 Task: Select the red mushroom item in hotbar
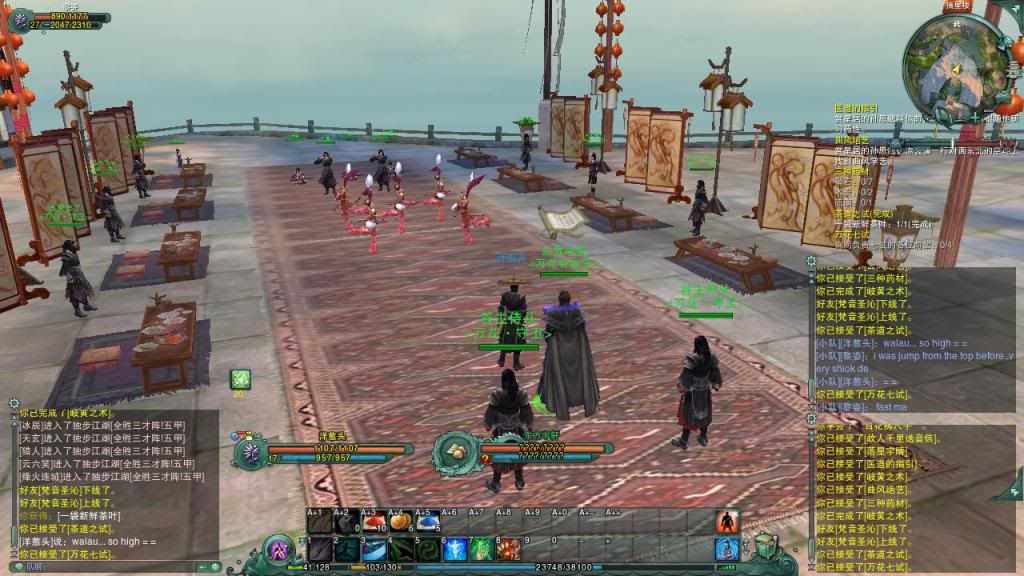(x=373, y=521)
